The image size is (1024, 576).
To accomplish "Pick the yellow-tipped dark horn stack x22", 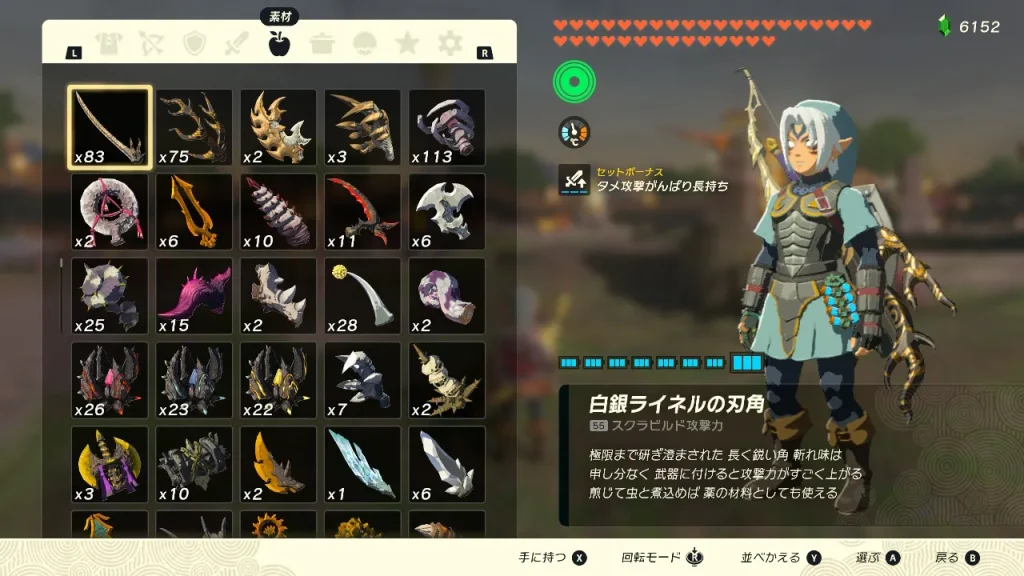I will pos(278,379).
